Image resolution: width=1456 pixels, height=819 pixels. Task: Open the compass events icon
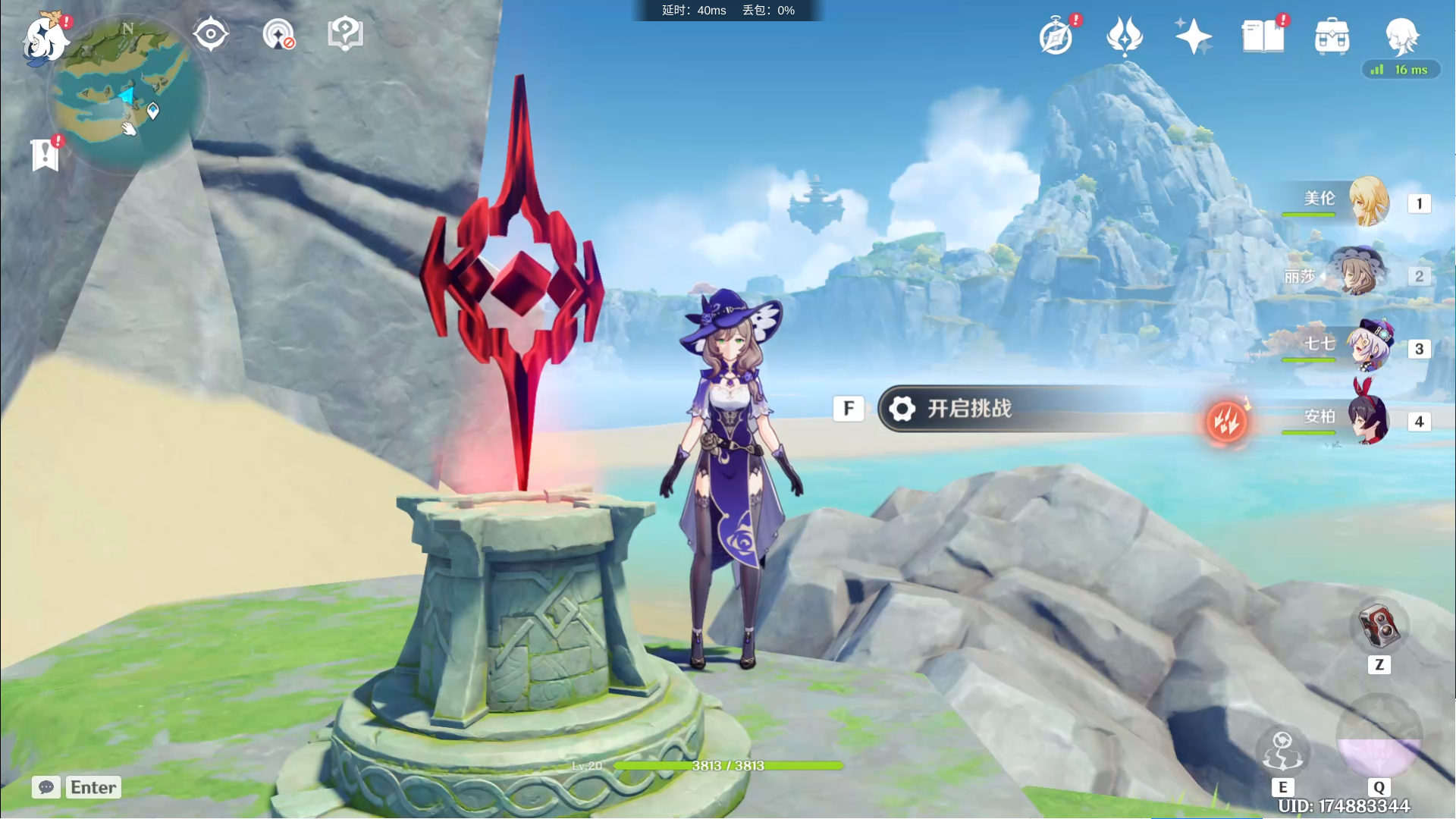[x=1056, y=36]
